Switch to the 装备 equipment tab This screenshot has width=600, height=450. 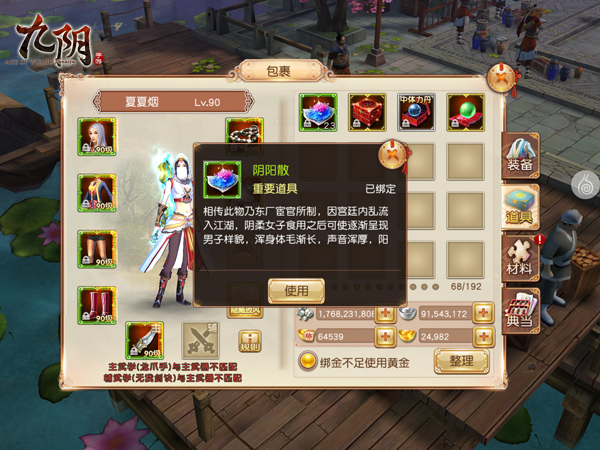click(x=519, y=158)
